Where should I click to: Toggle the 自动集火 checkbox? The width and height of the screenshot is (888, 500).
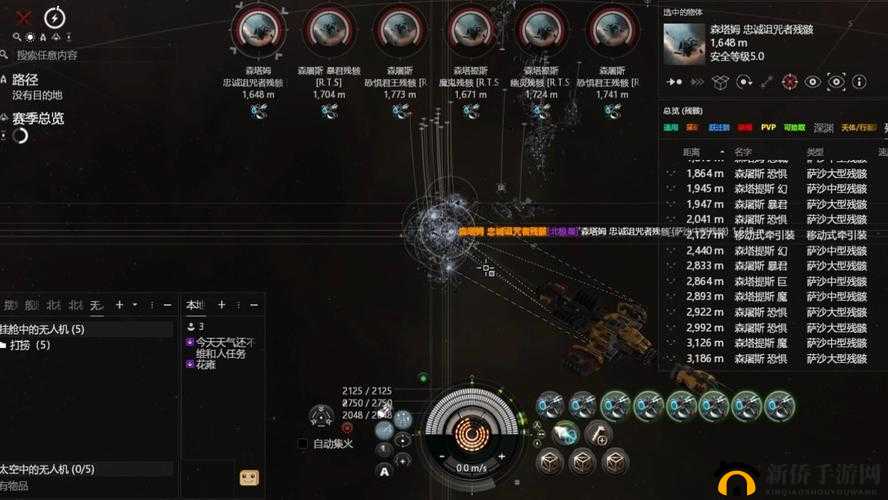click(303, 443)
